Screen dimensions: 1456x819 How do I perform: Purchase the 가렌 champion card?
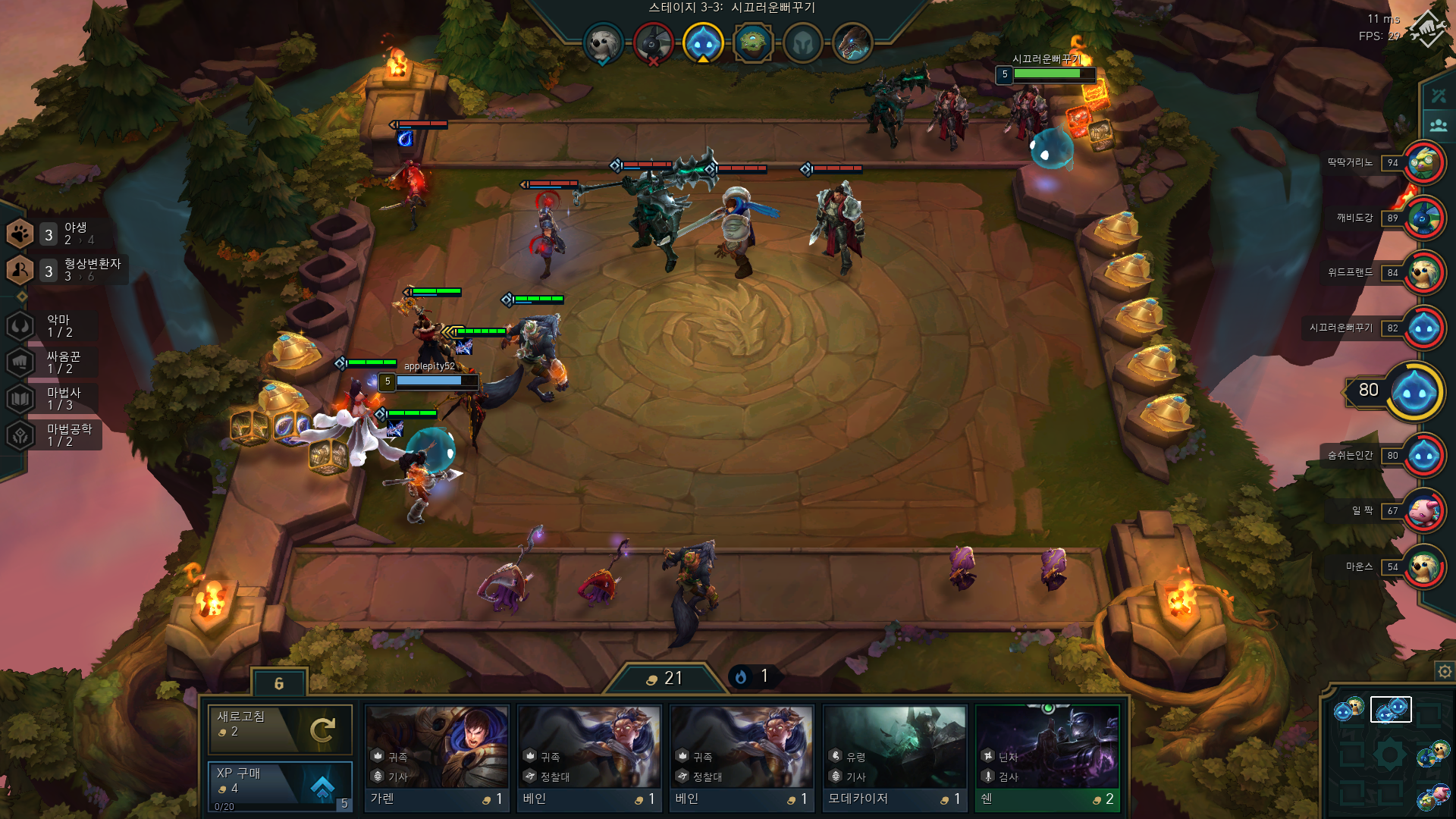click(437, 758)
